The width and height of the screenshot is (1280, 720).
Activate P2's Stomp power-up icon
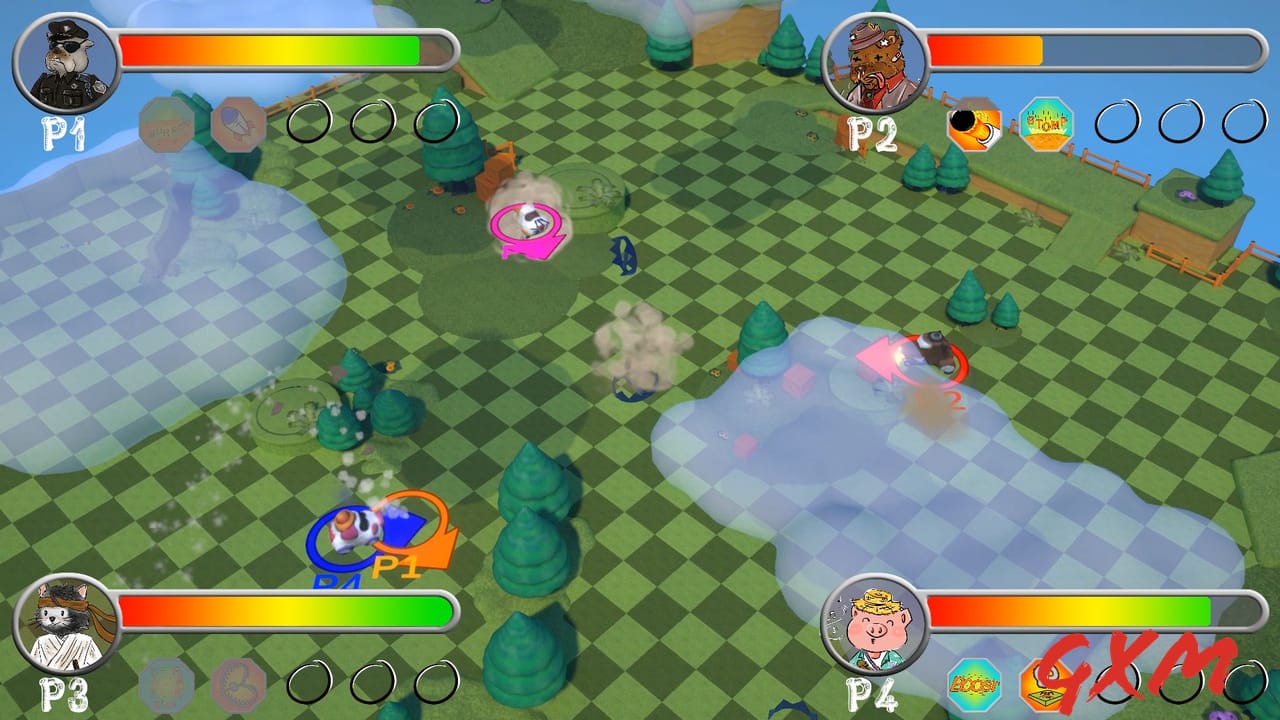coord(1044,125)
